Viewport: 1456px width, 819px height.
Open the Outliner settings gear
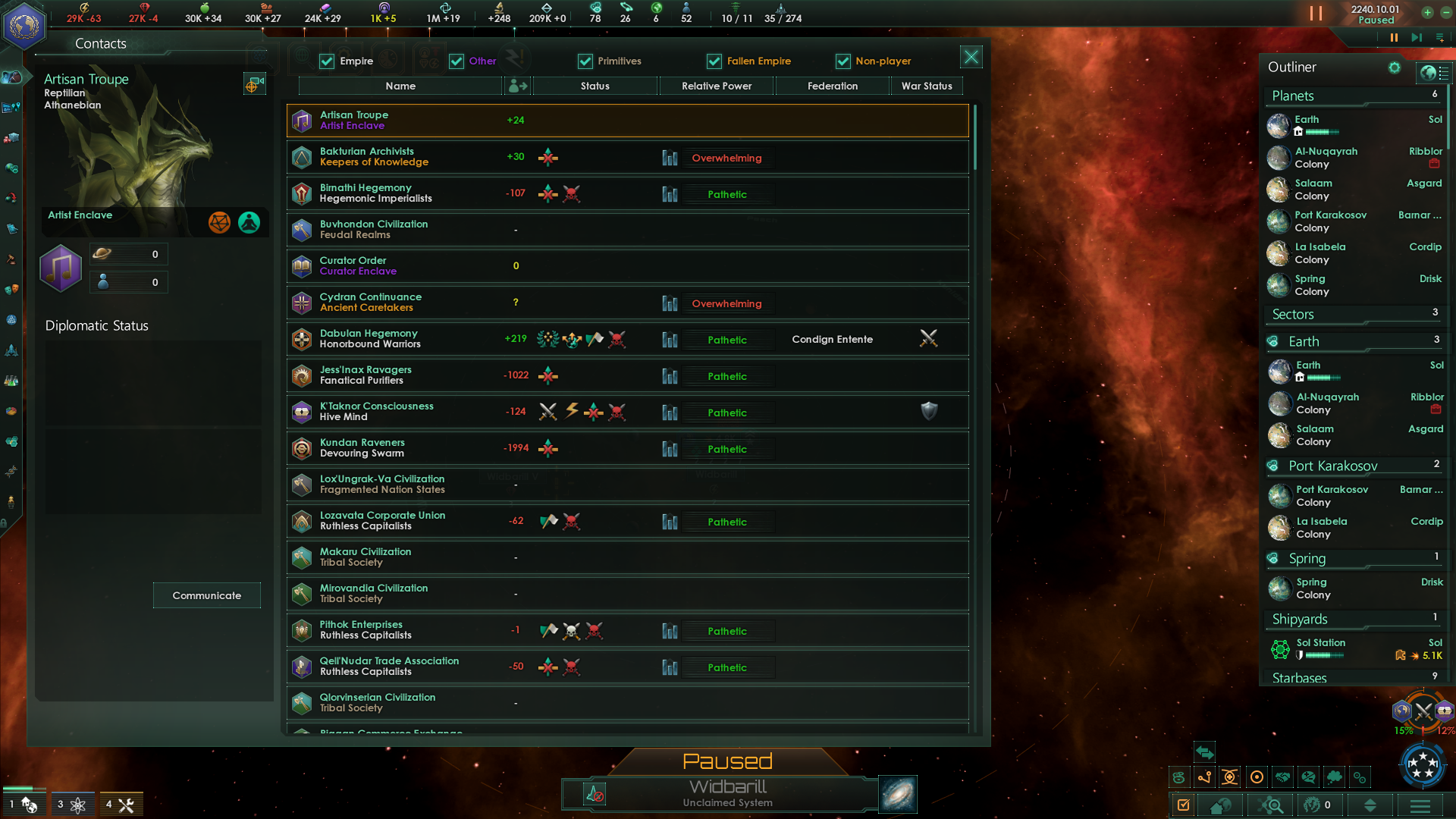click(1394, 67)
